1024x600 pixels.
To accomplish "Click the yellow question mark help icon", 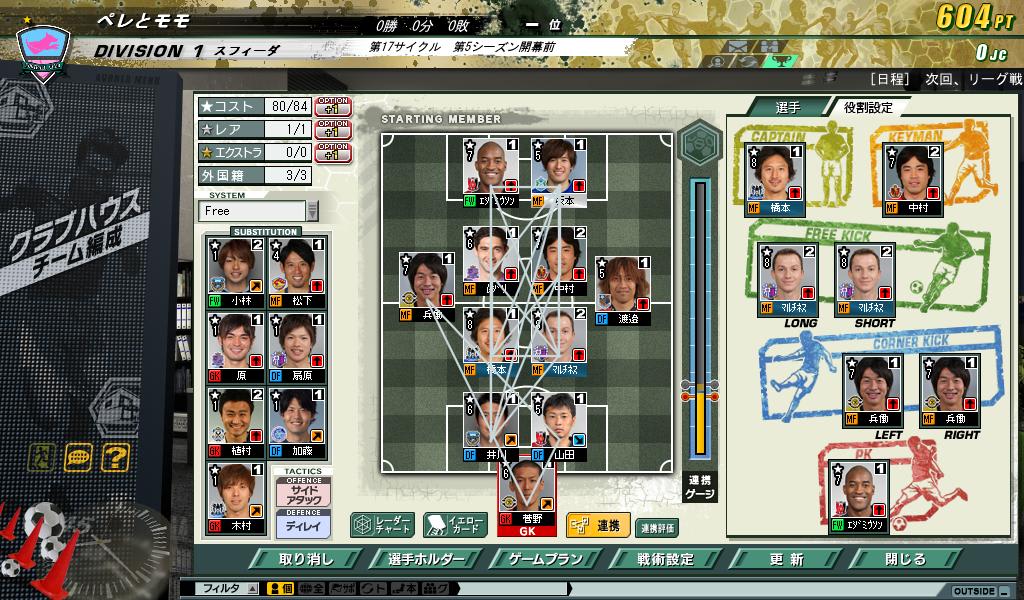I will [x=115, y=457].
